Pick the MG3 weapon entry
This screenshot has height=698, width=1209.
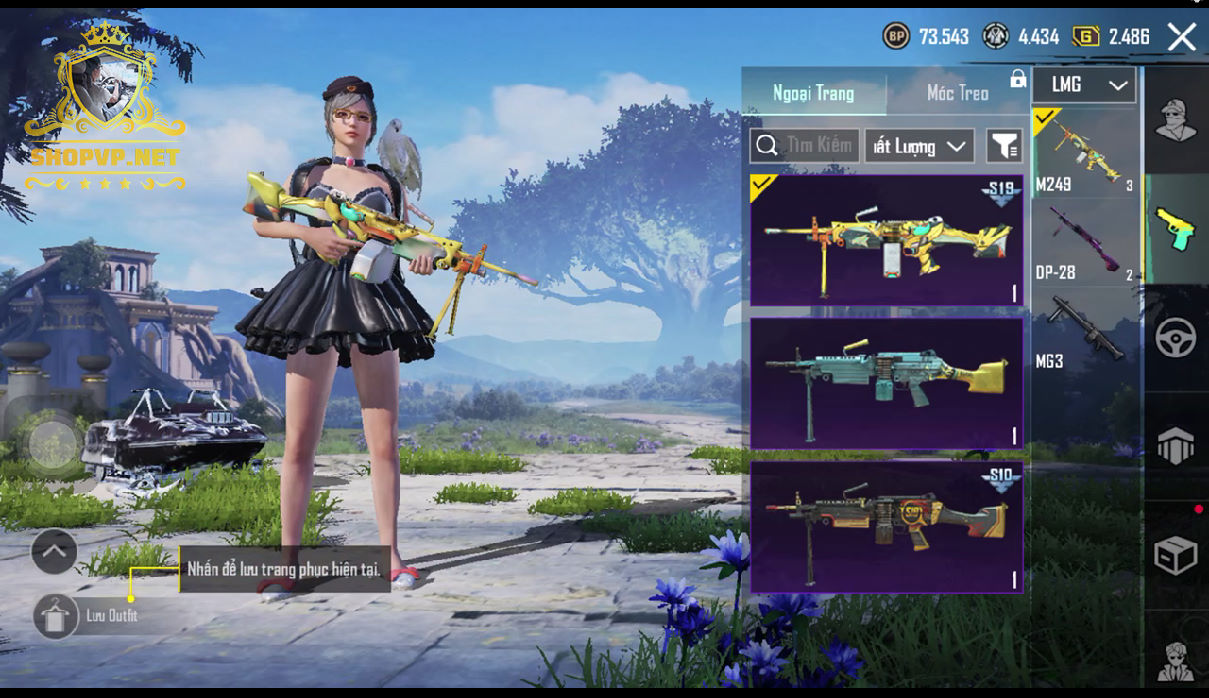coord(1084,330)
